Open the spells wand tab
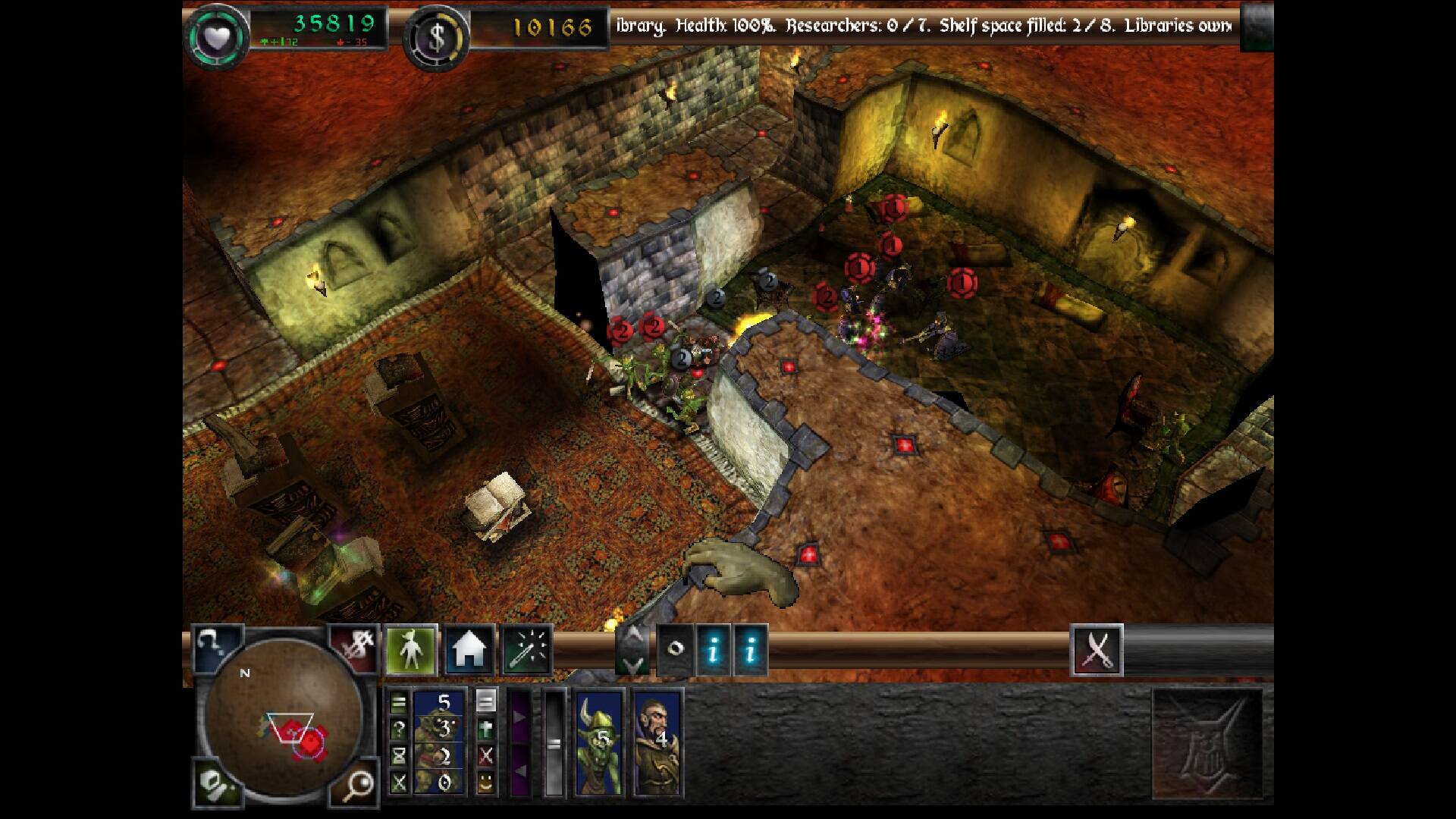Screen dimensions: 1456x819 click(x=527, y=650)
